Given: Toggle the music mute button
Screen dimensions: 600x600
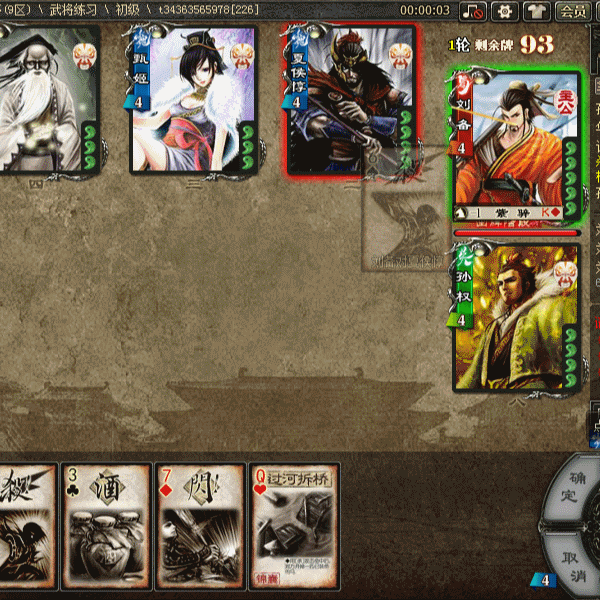Looking at the screenshot, I should tap(474, 11).
